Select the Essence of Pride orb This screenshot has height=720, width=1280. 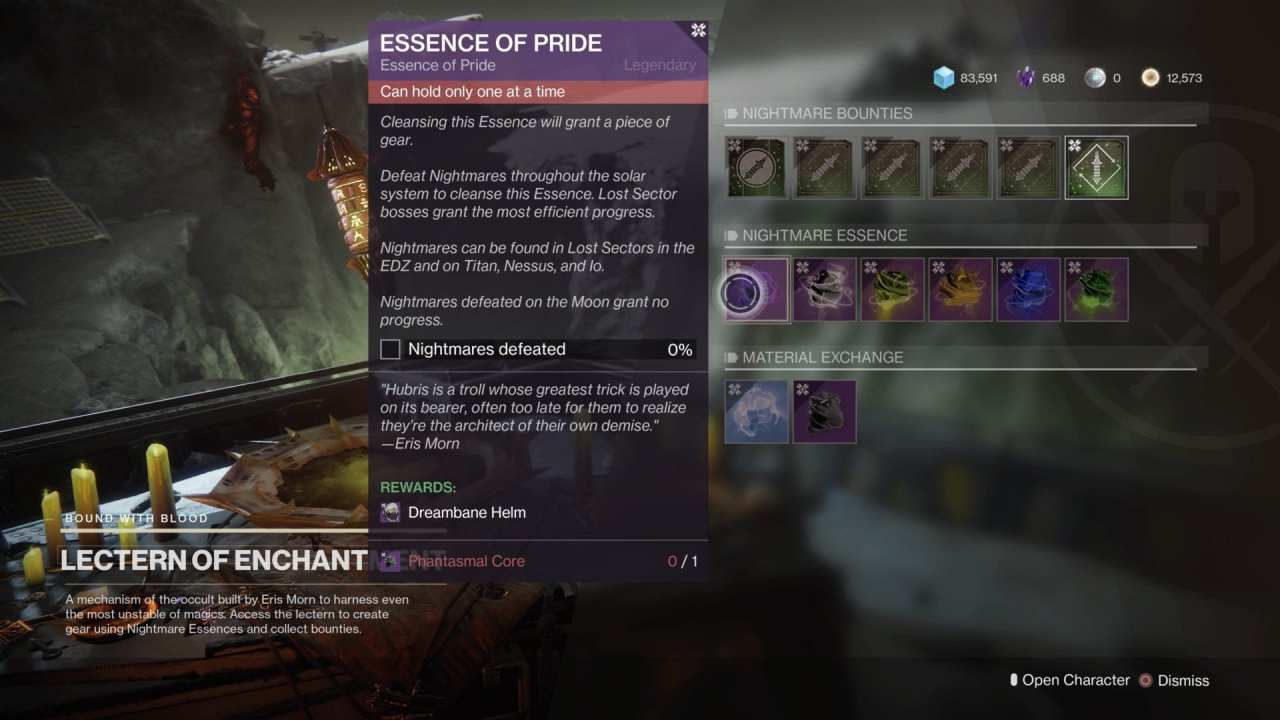pyautogui.click(x=756, y=290)
